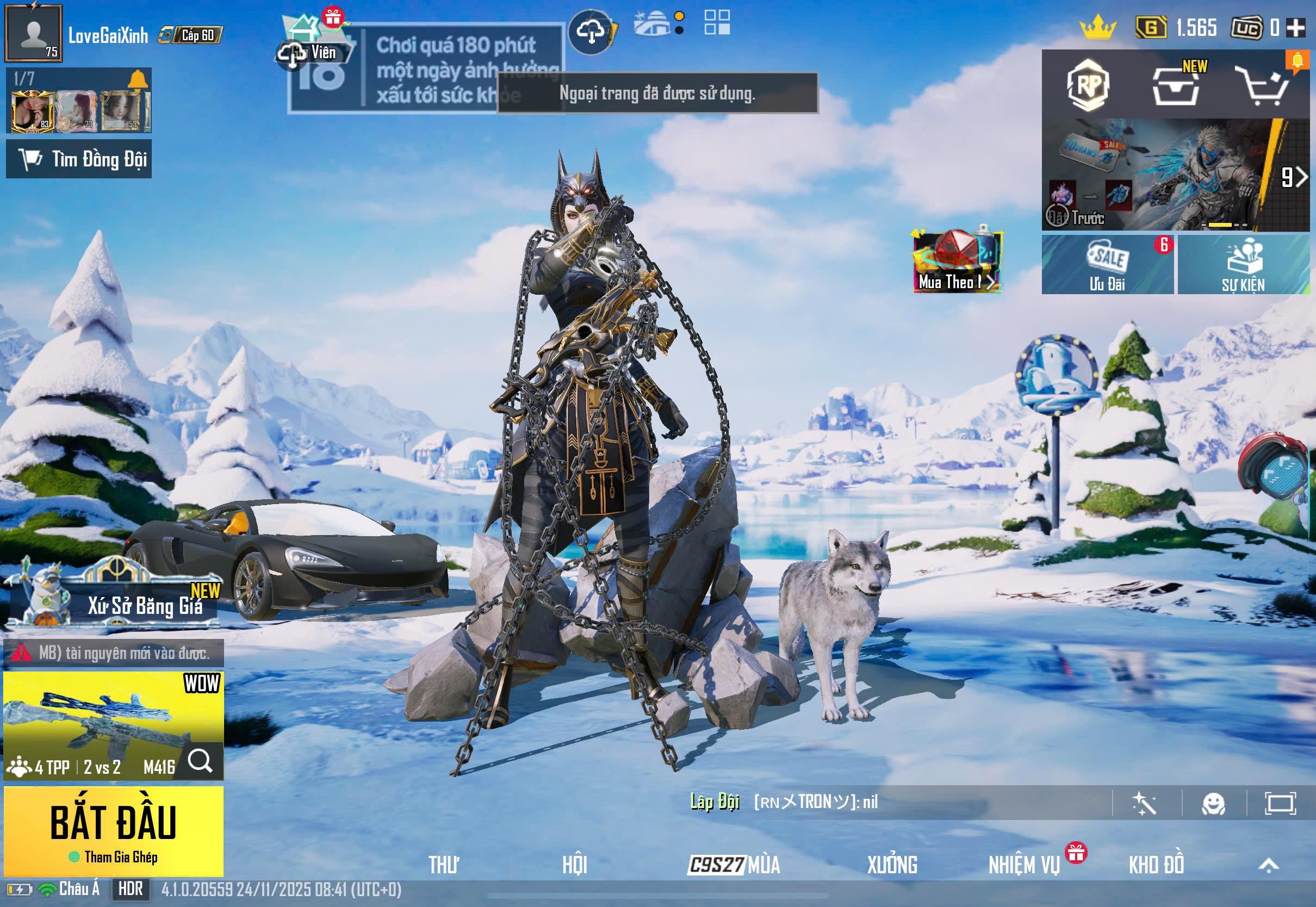Screen dimensions: 1316x907
Task: Open the Ưu Đãi sale offers
Action: pos(1107,265)
